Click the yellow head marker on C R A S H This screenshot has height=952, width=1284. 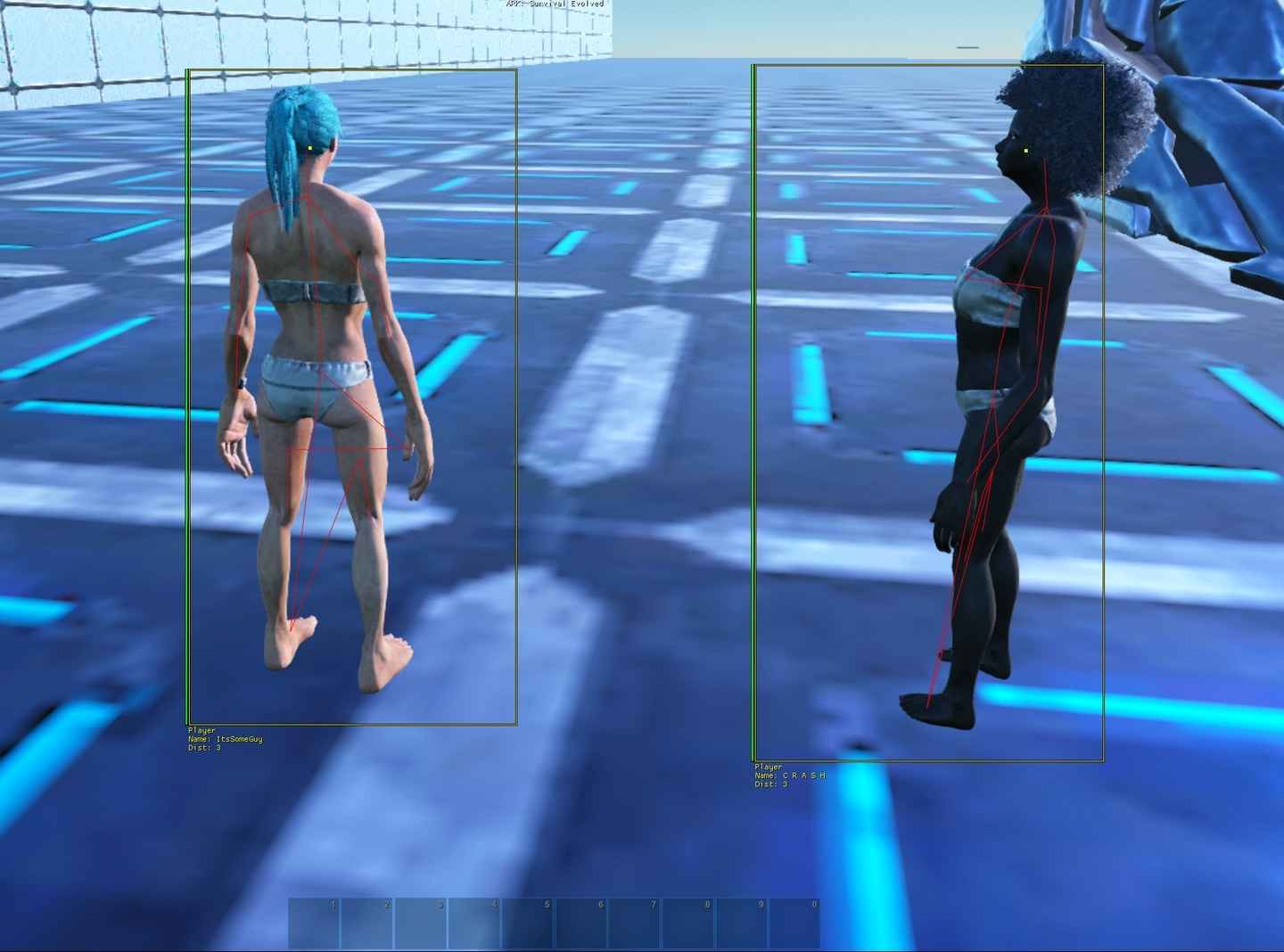1027,150
